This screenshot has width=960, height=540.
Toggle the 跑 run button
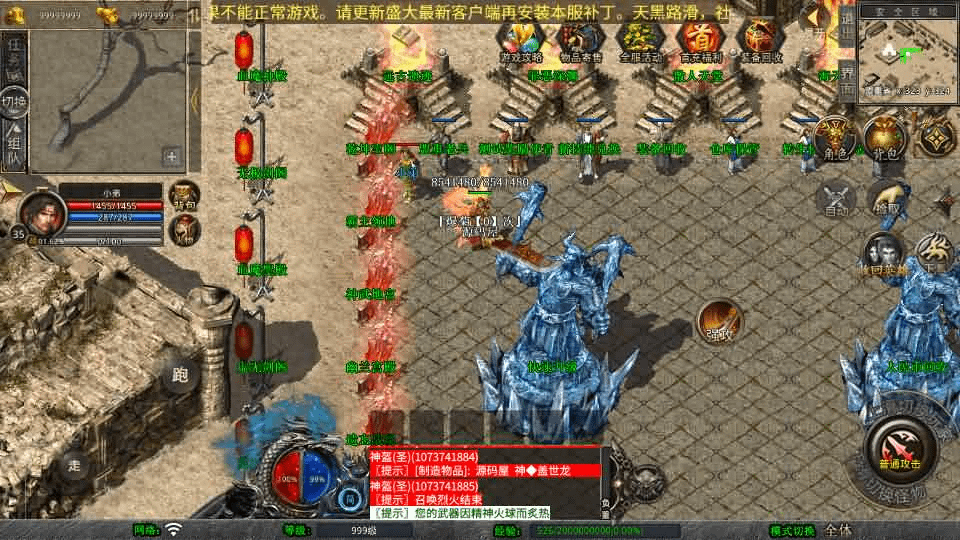[180, 375]
